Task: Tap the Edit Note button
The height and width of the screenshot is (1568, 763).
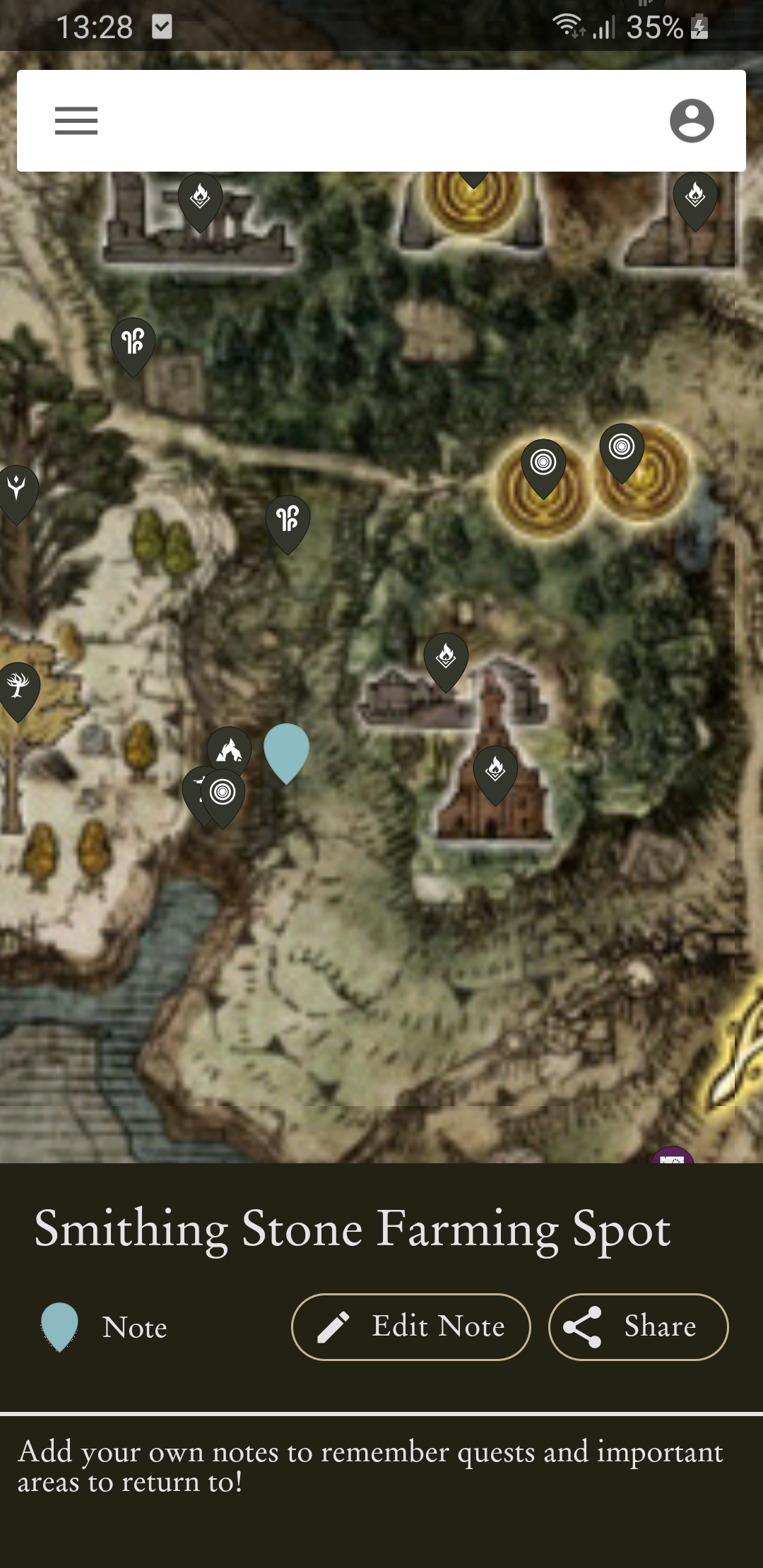Action: (410, 1326)
